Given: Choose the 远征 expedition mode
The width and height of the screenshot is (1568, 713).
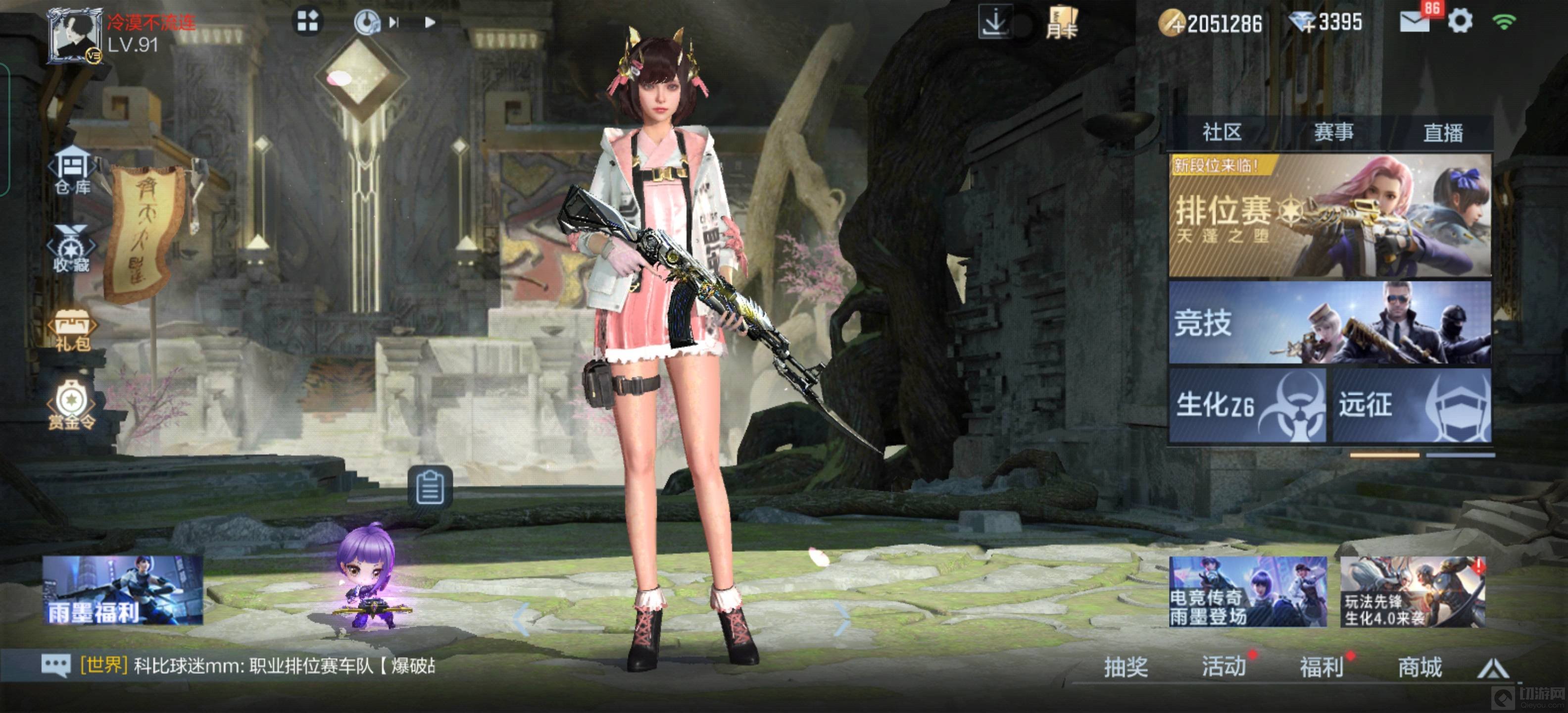Looking at the screenshot, I should (1412, 405).
